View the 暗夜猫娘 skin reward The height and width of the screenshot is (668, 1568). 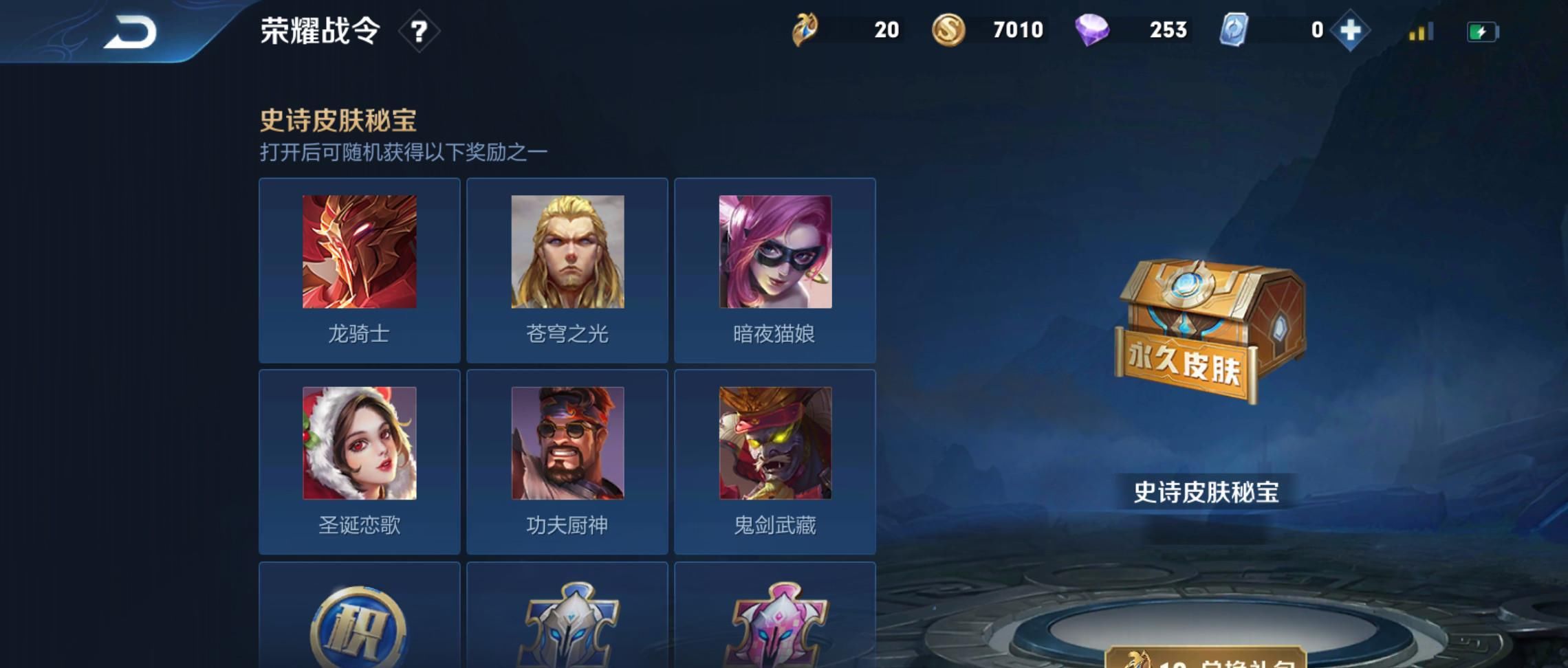[776, 252]
